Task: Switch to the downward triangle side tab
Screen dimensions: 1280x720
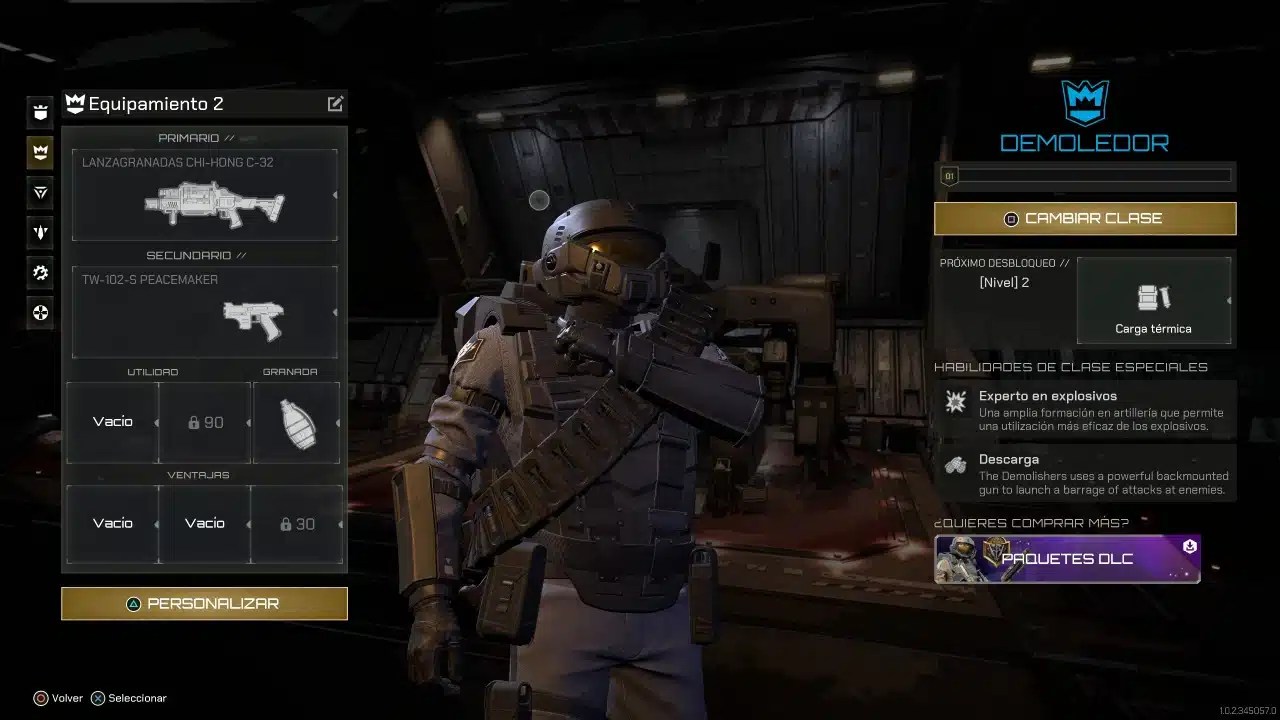Action: pyautogui.click(x=40, y=192)
